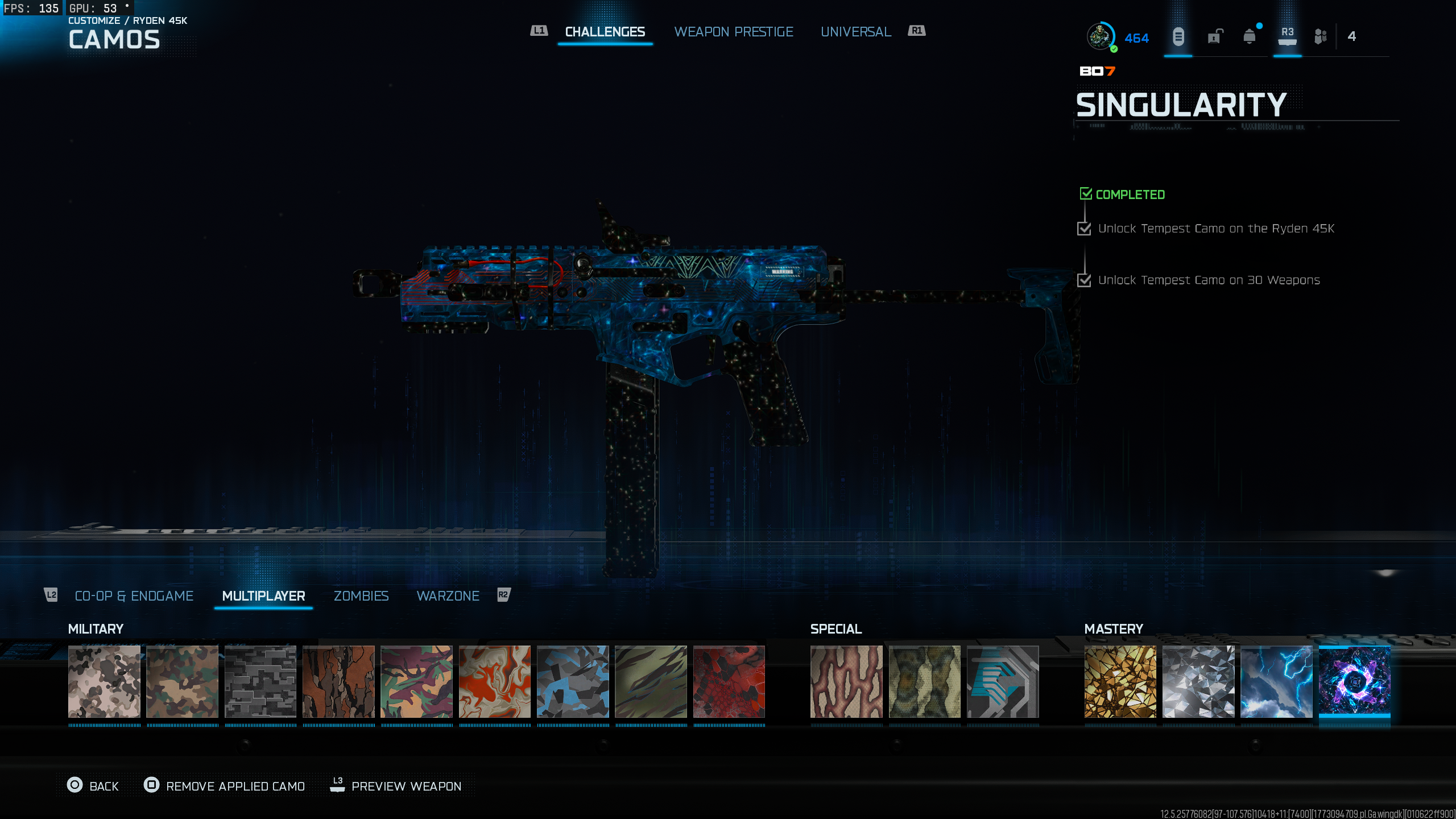Select the Multiplayer camo category
The width and height of the screenshot is (1456, 819).
[x=263, y=595]
